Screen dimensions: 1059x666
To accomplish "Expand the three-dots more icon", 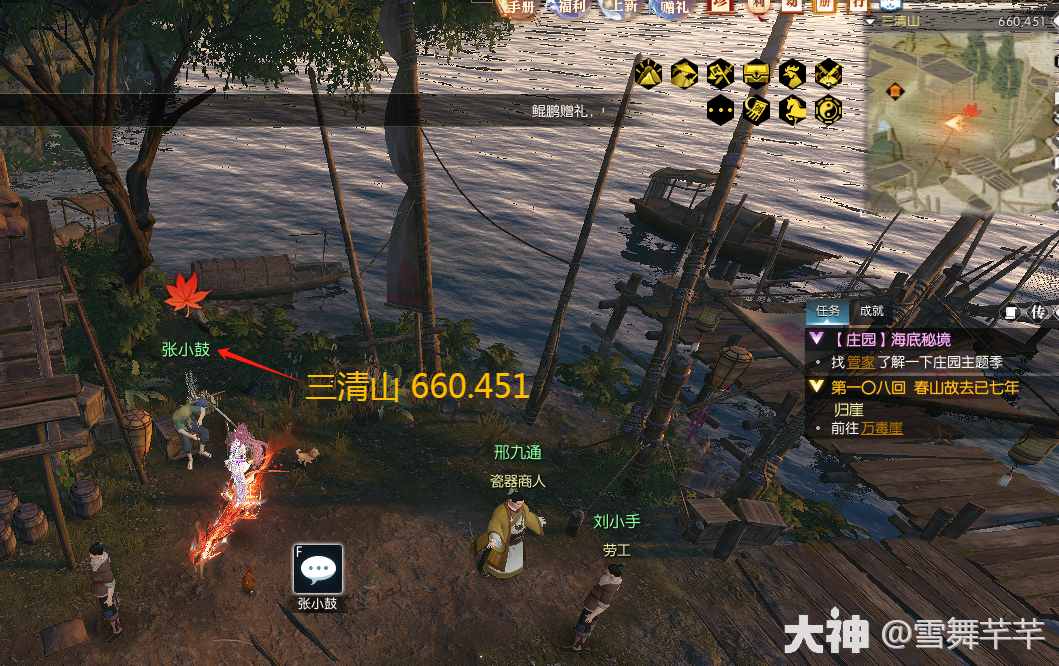I will [x=720, y=110].
